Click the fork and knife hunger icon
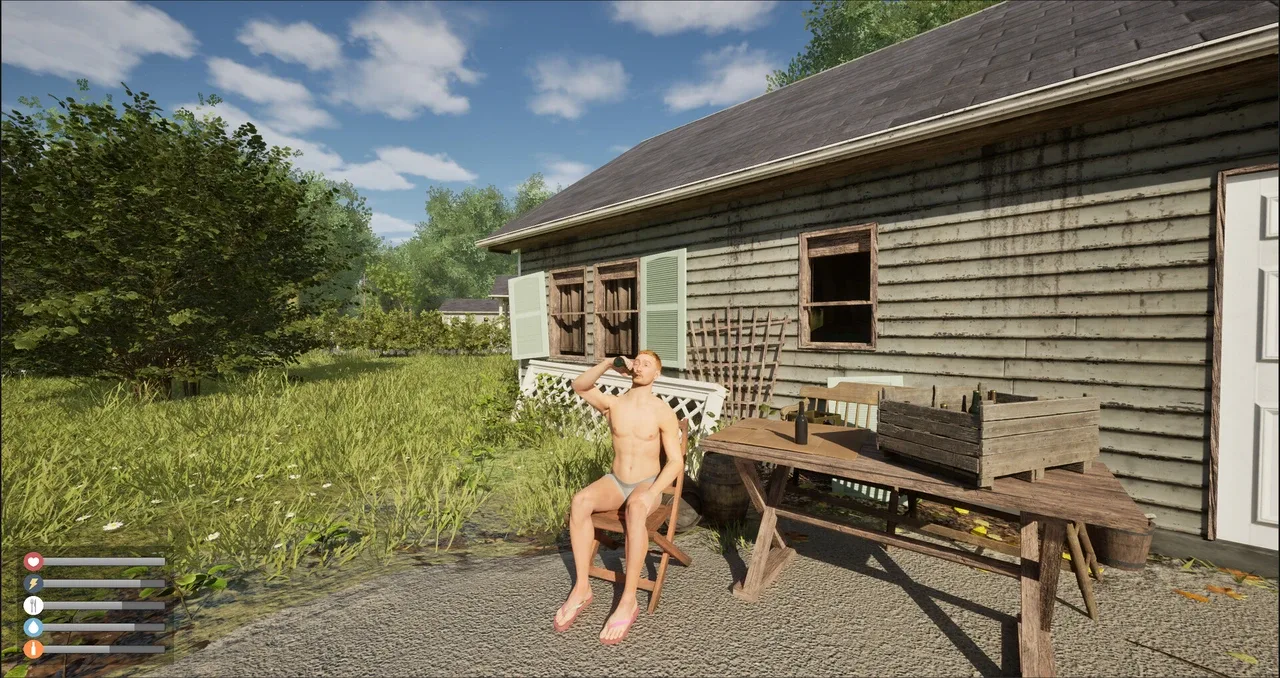The height and width of the screenshot is (678, 1280). pos(33,605)
